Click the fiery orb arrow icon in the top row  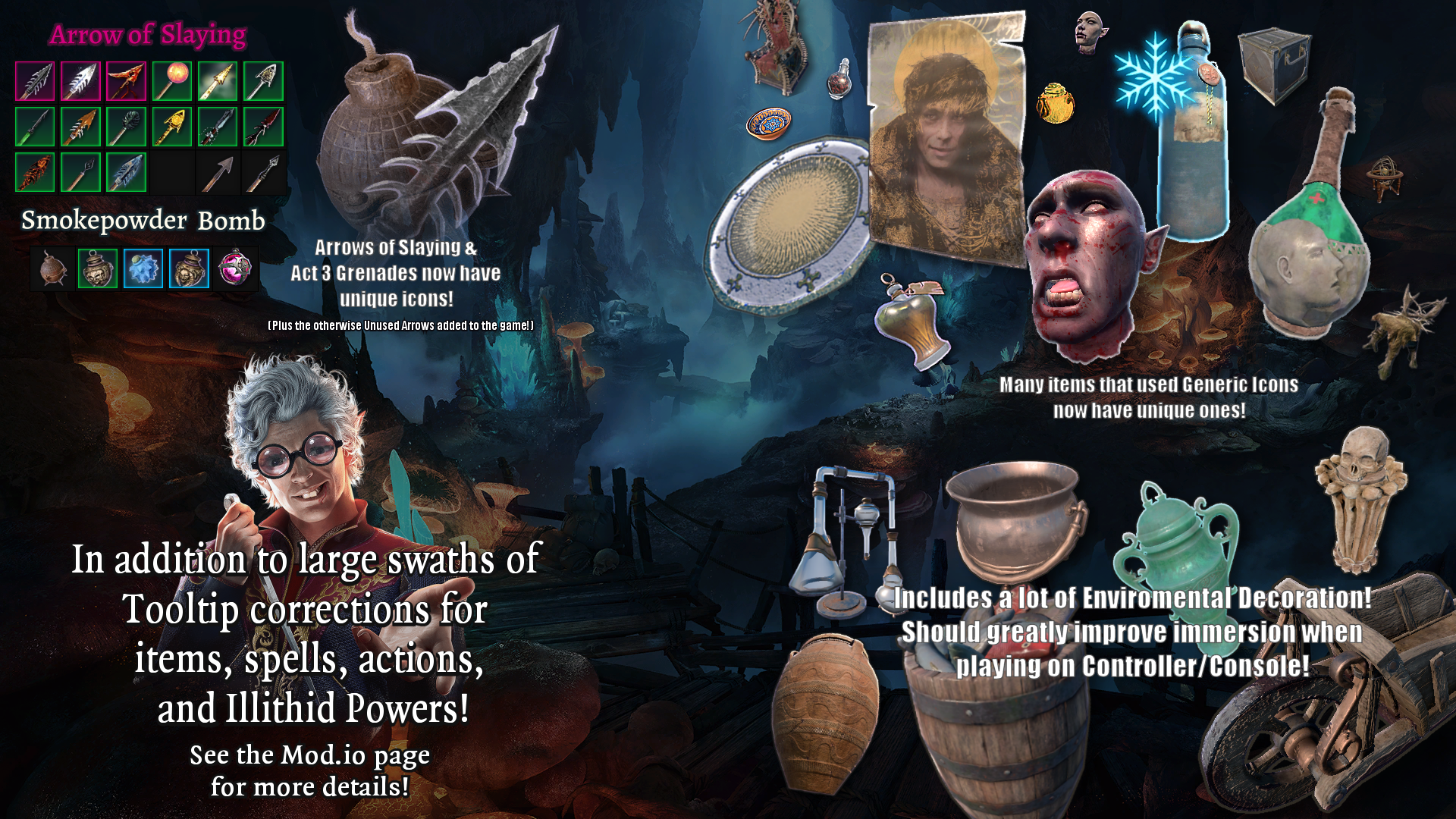click(x=172, y=81)
